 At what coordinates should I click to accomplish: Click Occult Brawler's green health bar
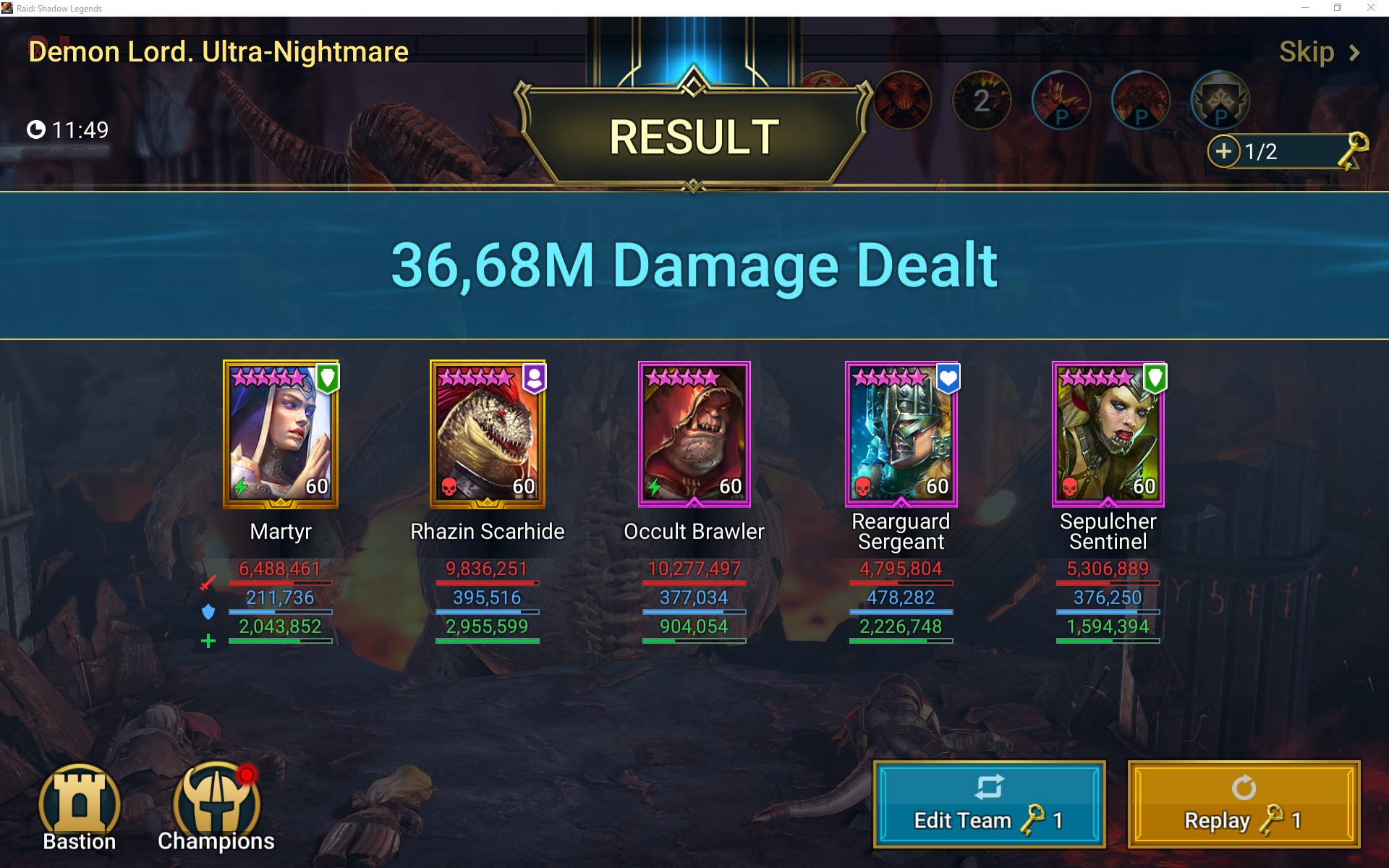(693, 639)
